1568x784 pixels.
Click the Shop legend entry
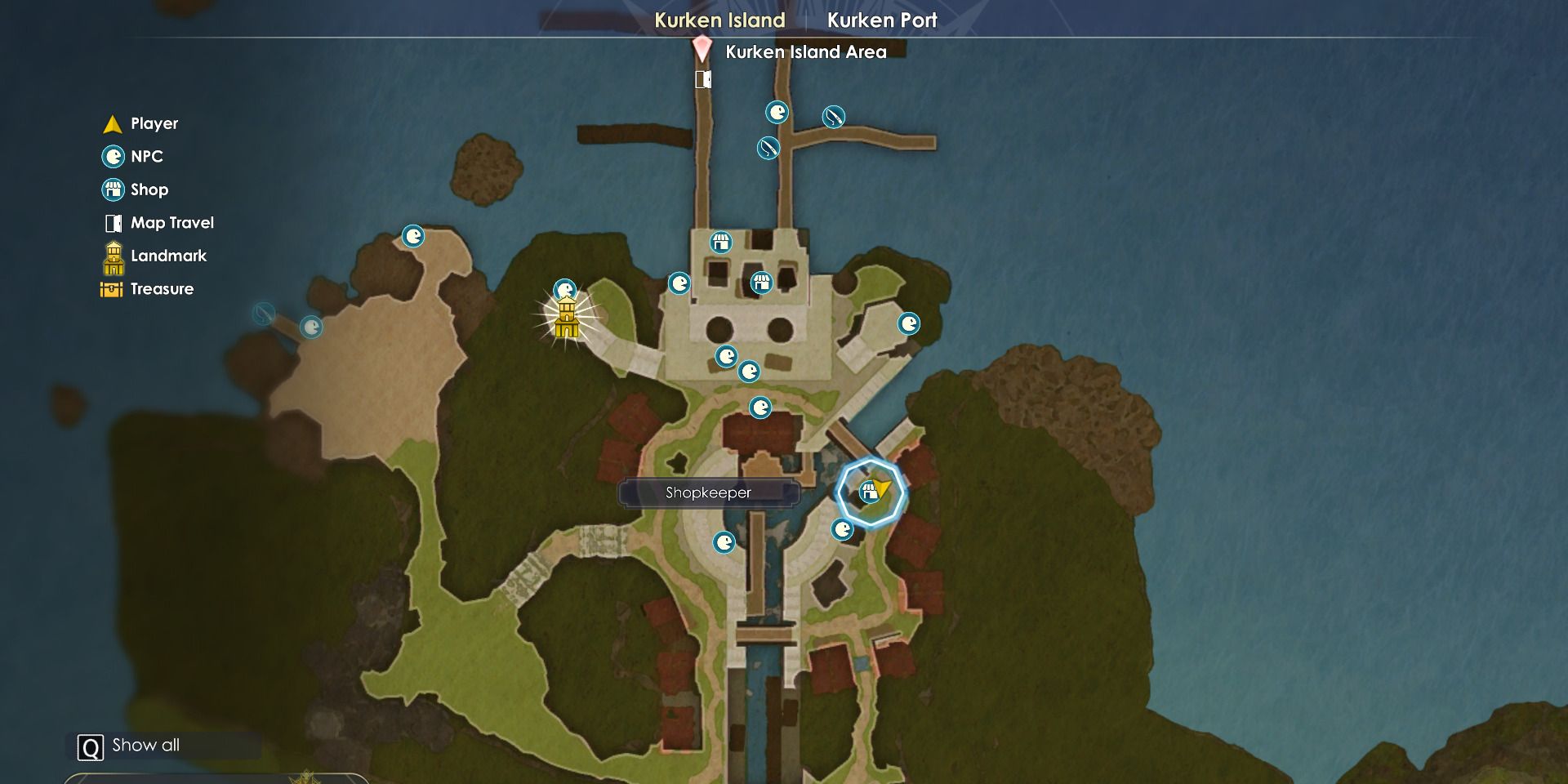pos(149,189)
